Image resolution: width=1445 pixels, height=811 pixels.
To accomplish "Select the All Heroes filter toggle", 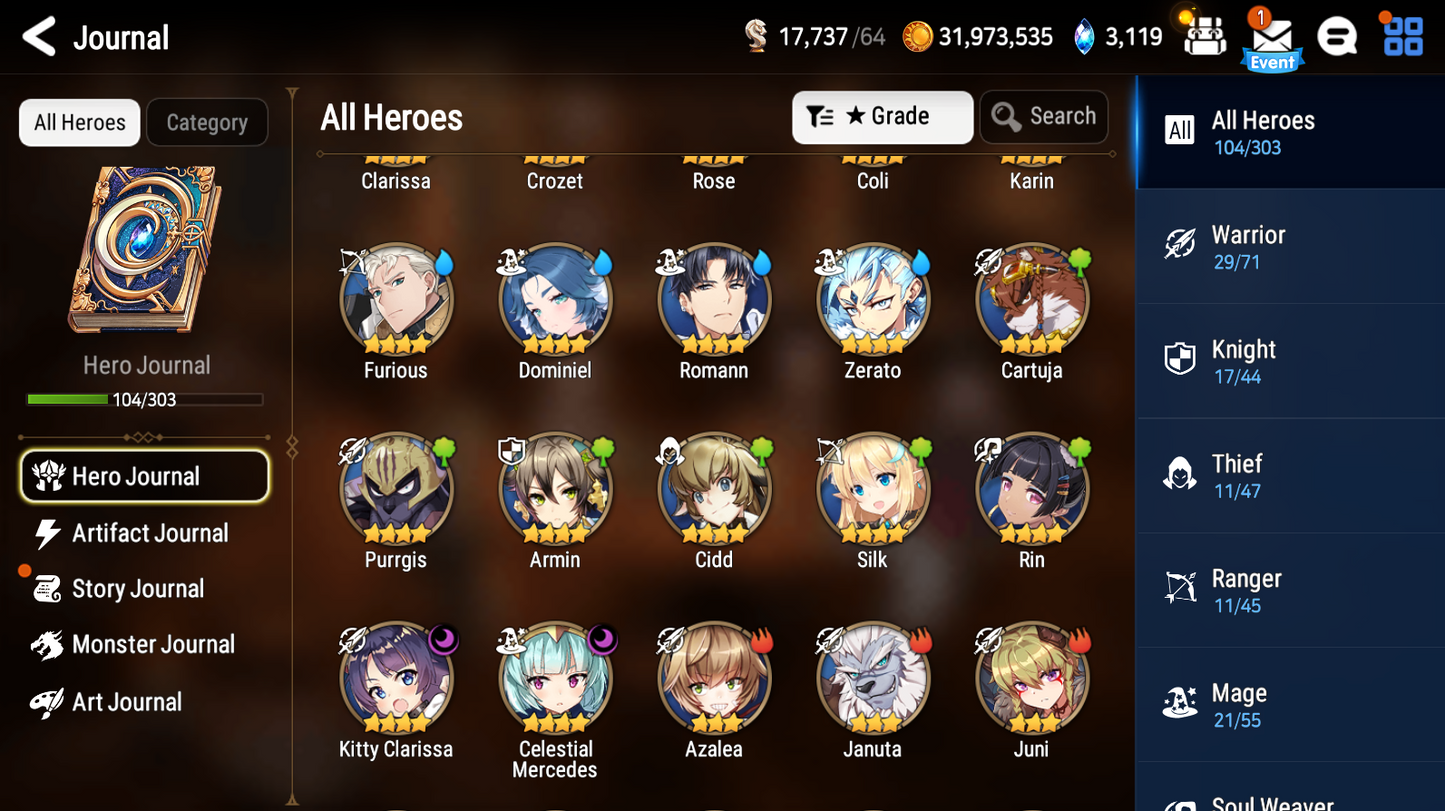I will [x=78, y=122].
